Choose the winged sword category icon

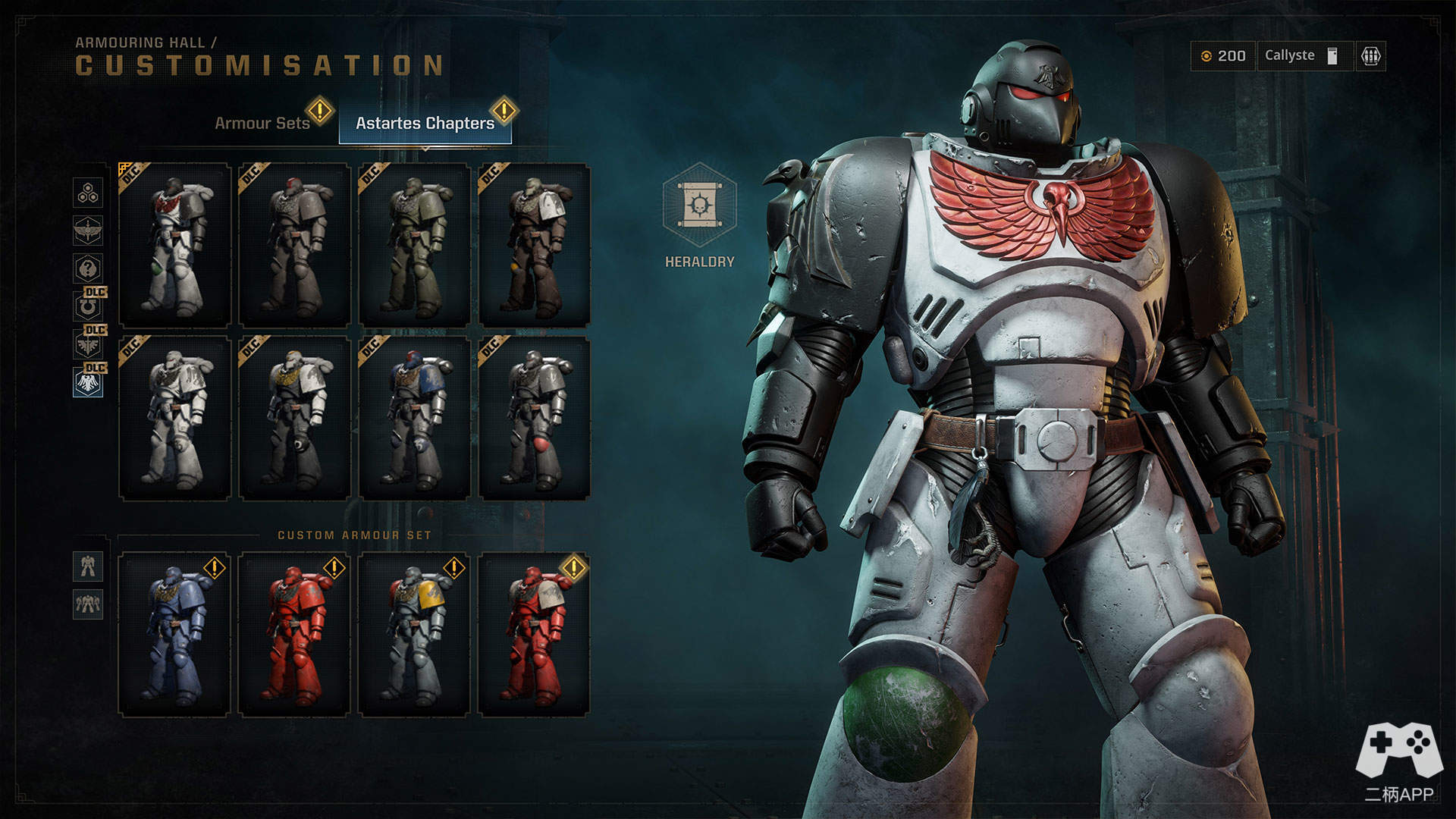(88, 231)
